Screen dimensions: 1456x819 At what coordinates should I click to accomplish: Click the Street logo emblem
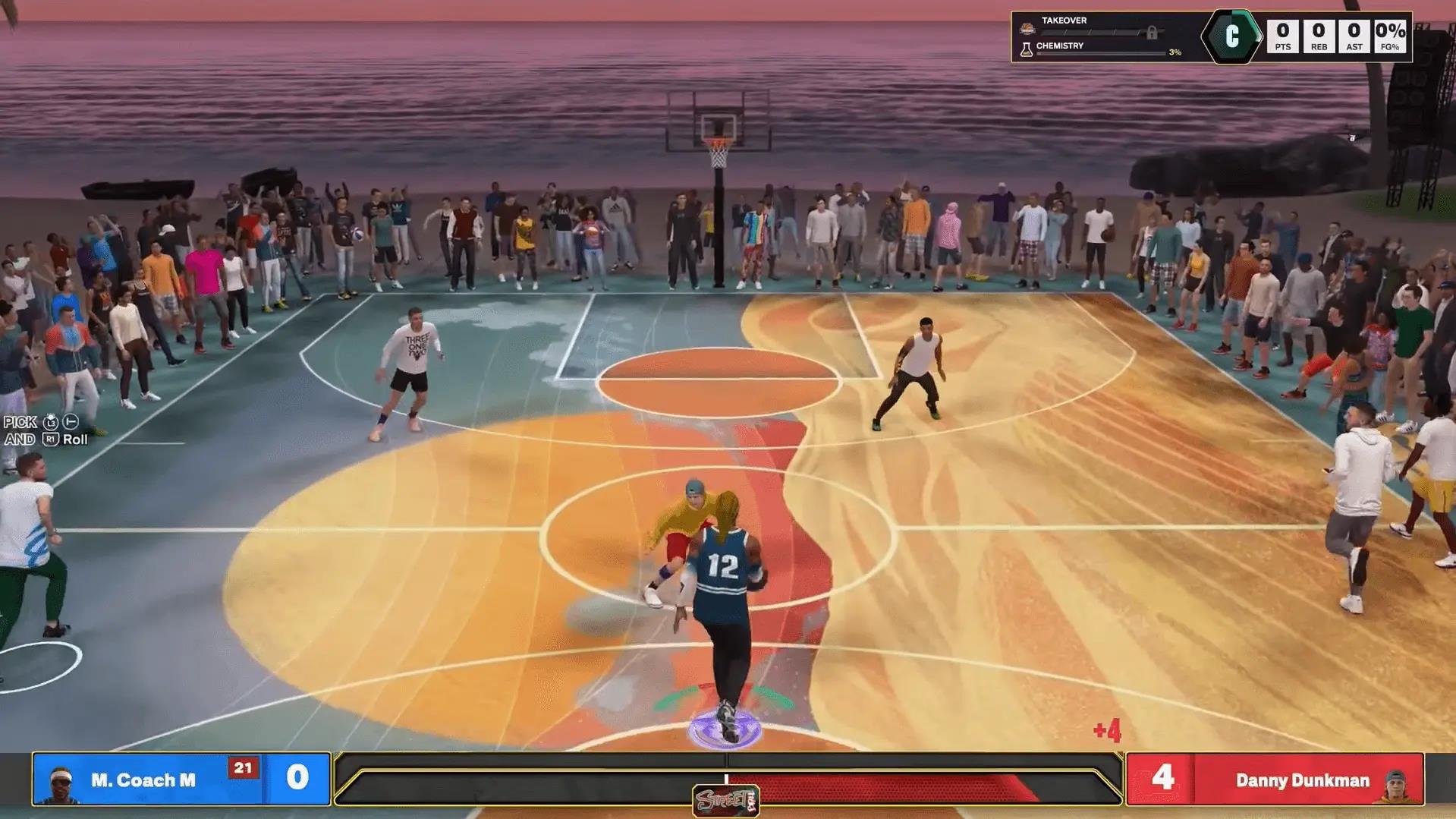click(725, 800)
